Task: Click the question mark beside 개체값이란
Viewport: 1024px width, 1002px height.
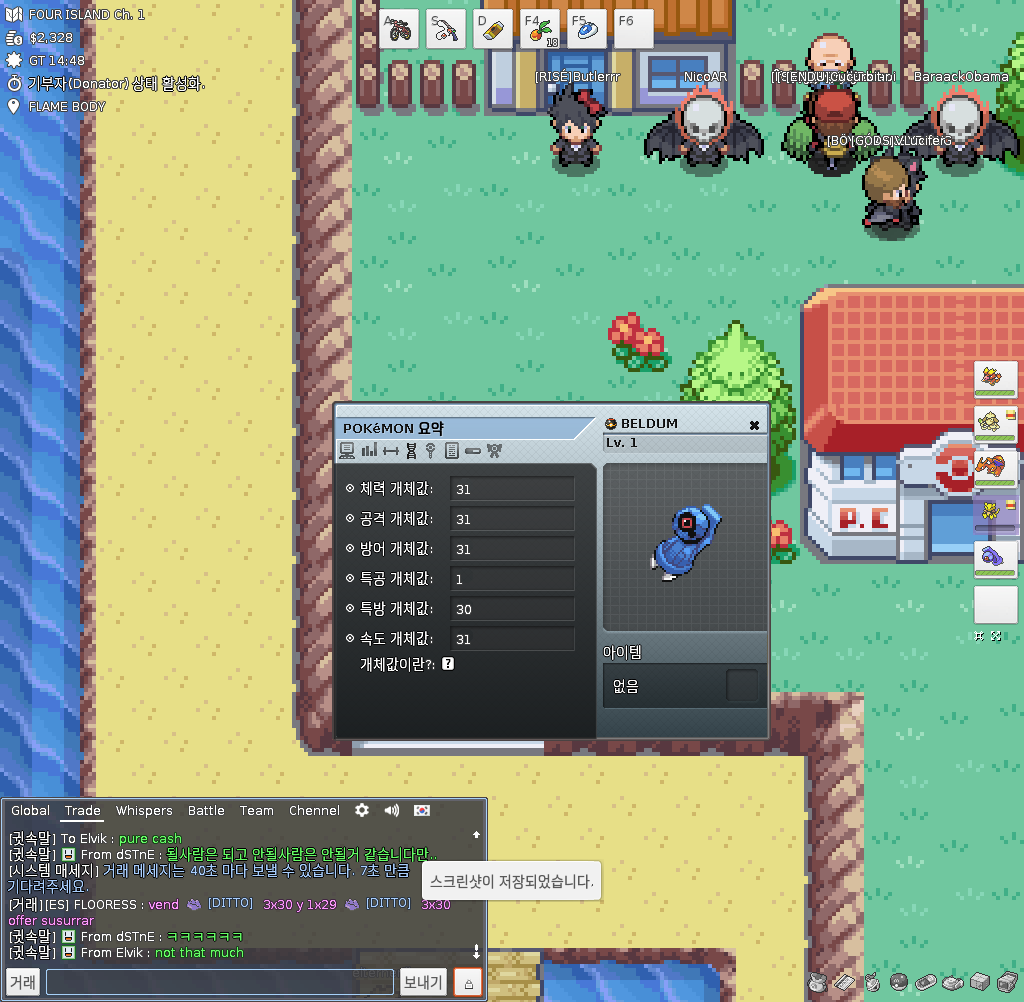Action: 448,664
